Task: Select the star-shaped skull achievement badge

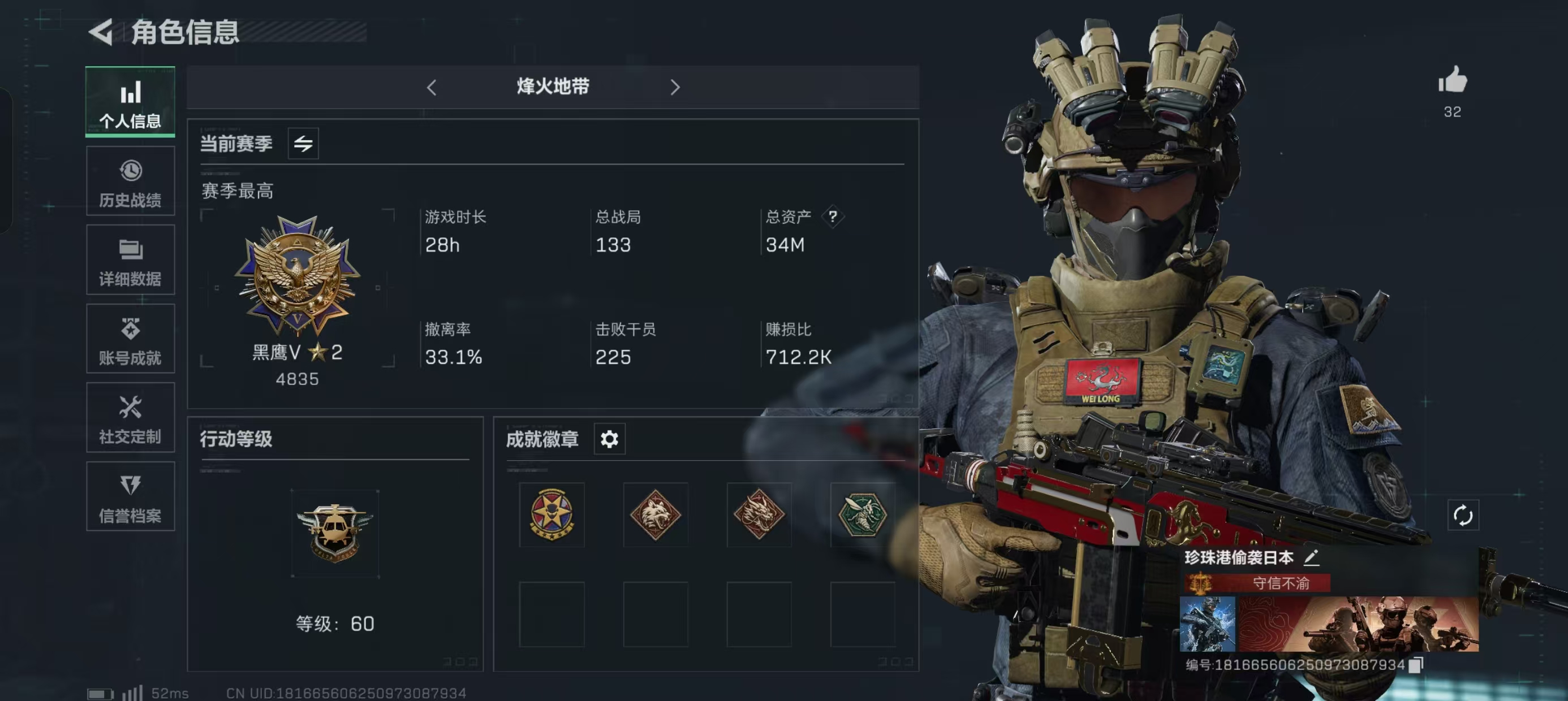Action: tap(552, 515)
